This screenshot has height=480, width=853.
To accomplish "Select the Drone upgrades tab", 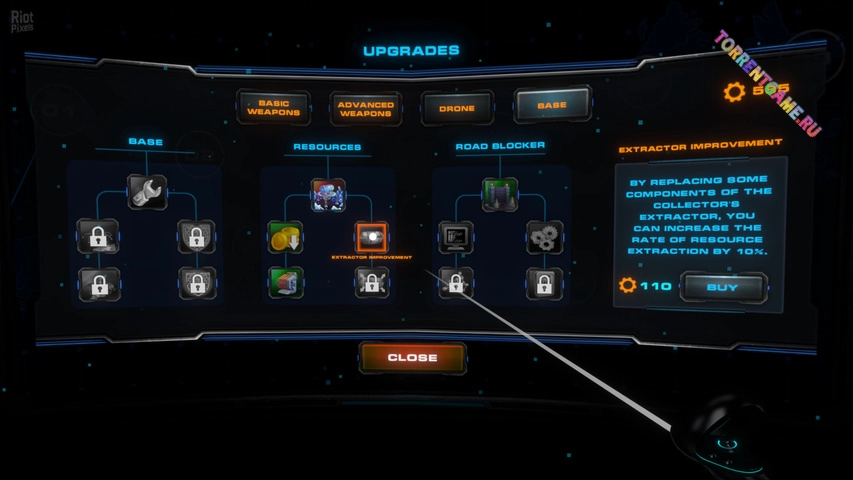I will [457, 108].
